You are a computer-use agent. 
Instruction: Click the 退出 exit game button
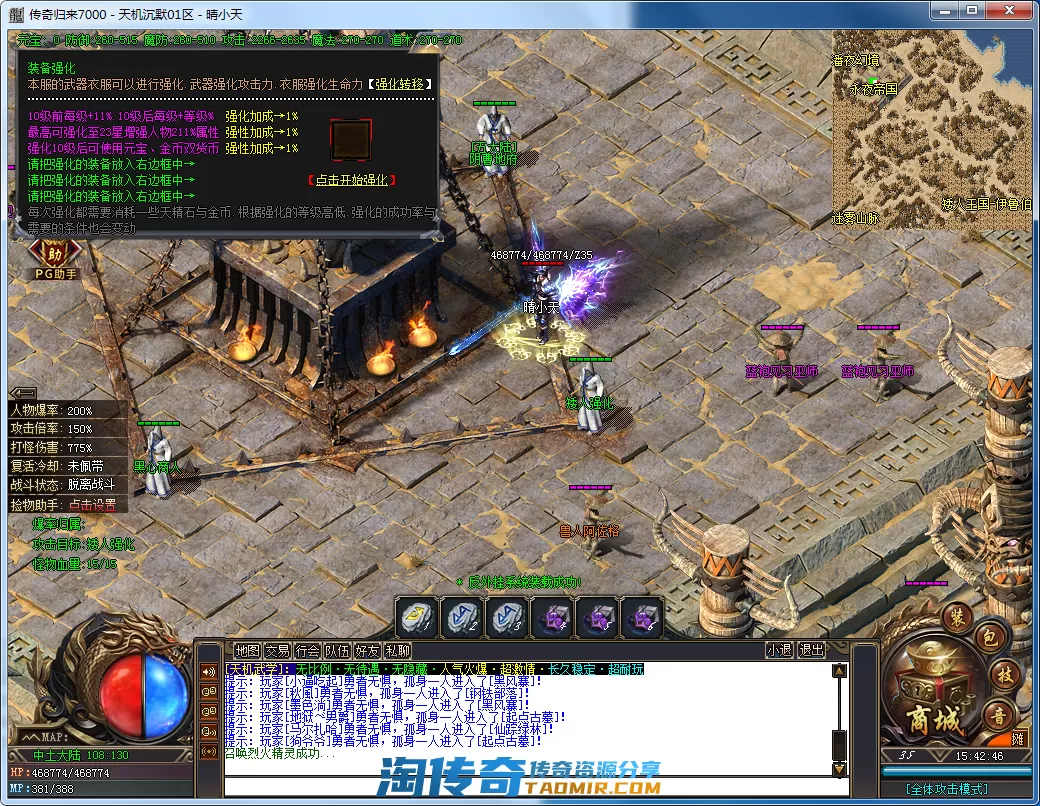click(x=811, y=650)
